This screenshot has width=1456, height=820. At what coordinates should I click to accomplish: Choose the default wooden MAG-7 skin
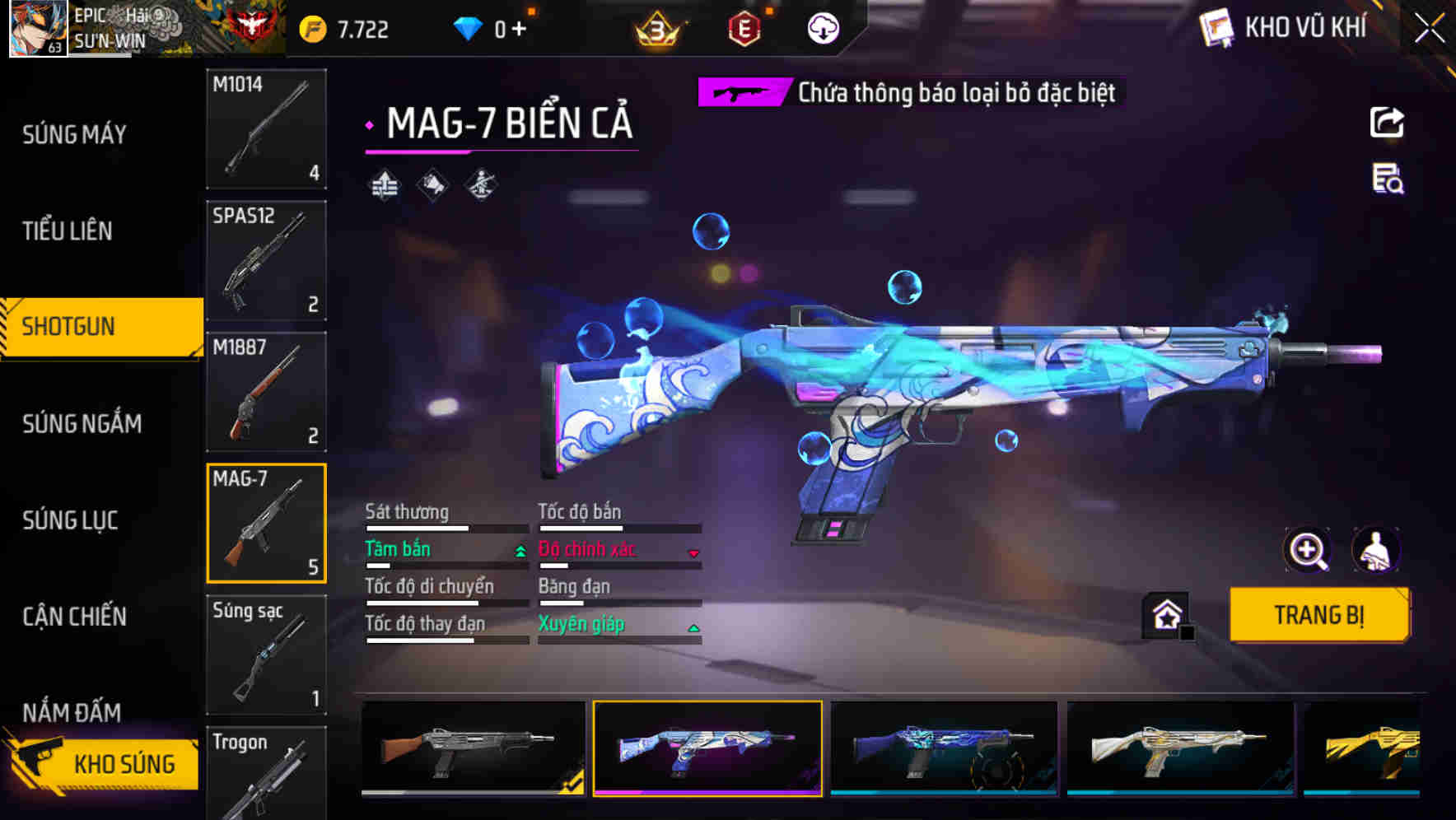(x=474, y=748)
